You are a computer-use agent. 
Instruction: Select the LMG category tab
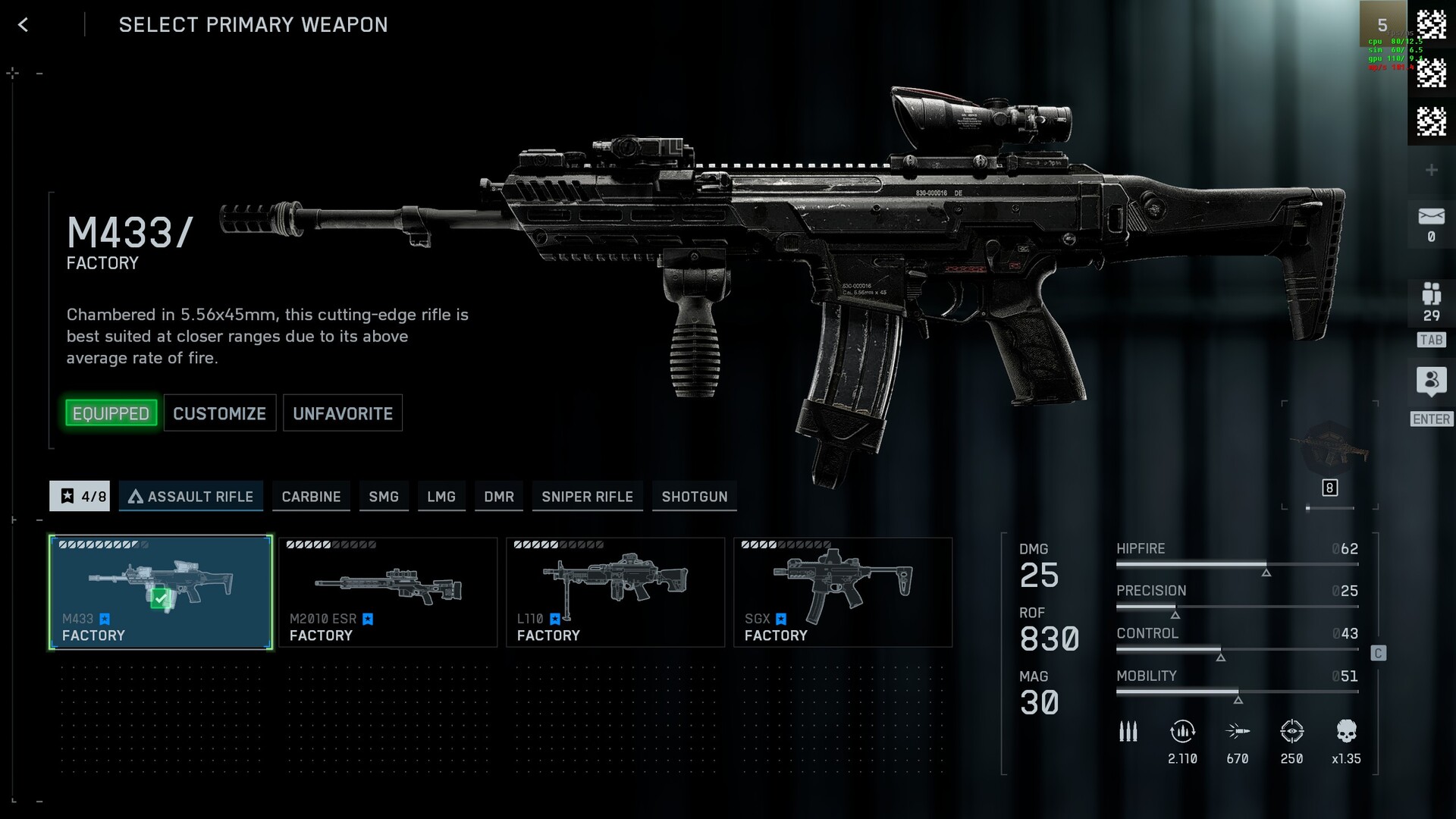[x=441, y=496]
